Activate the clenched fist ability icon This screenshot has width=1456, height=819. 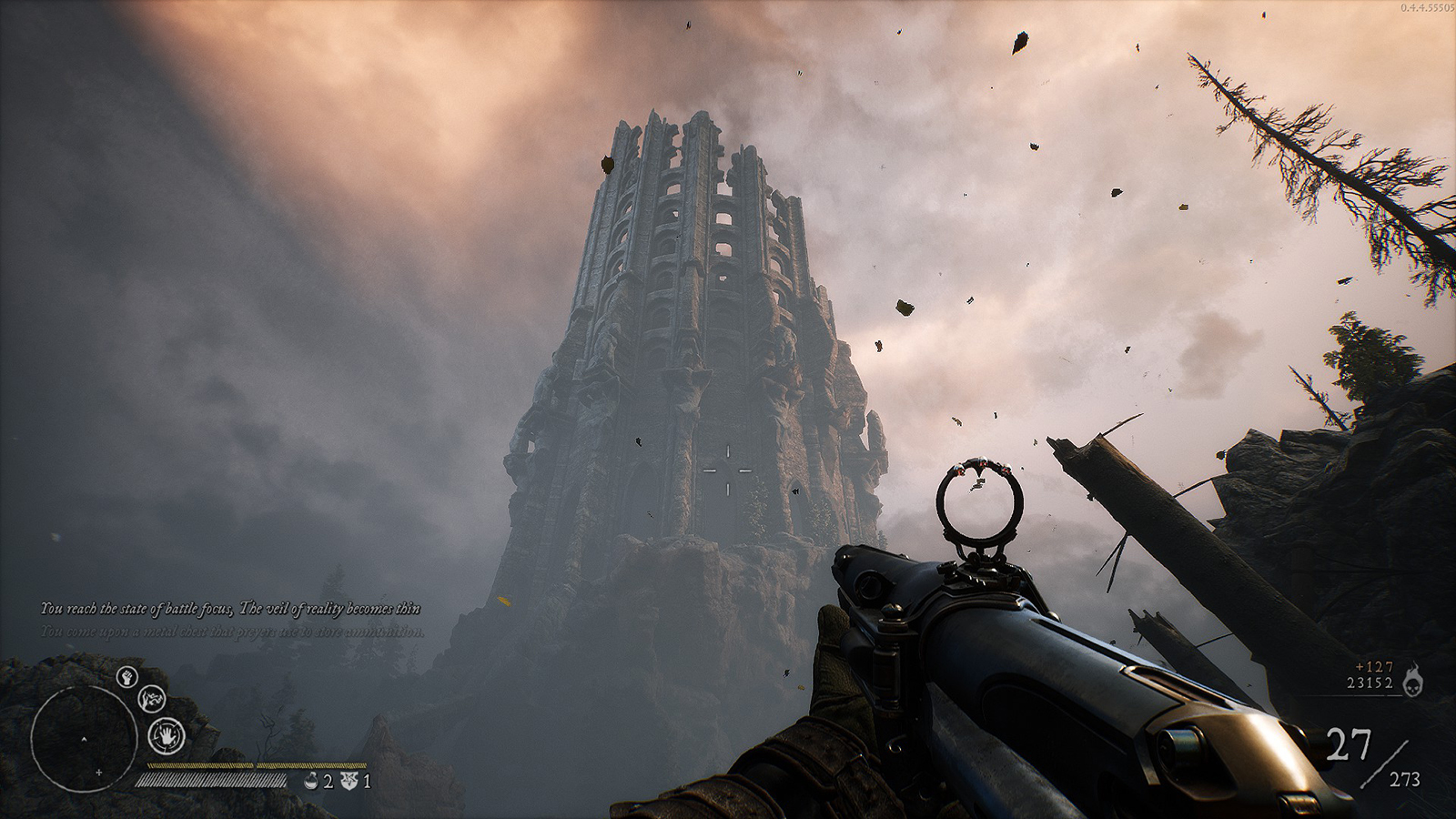click(126, 677)
